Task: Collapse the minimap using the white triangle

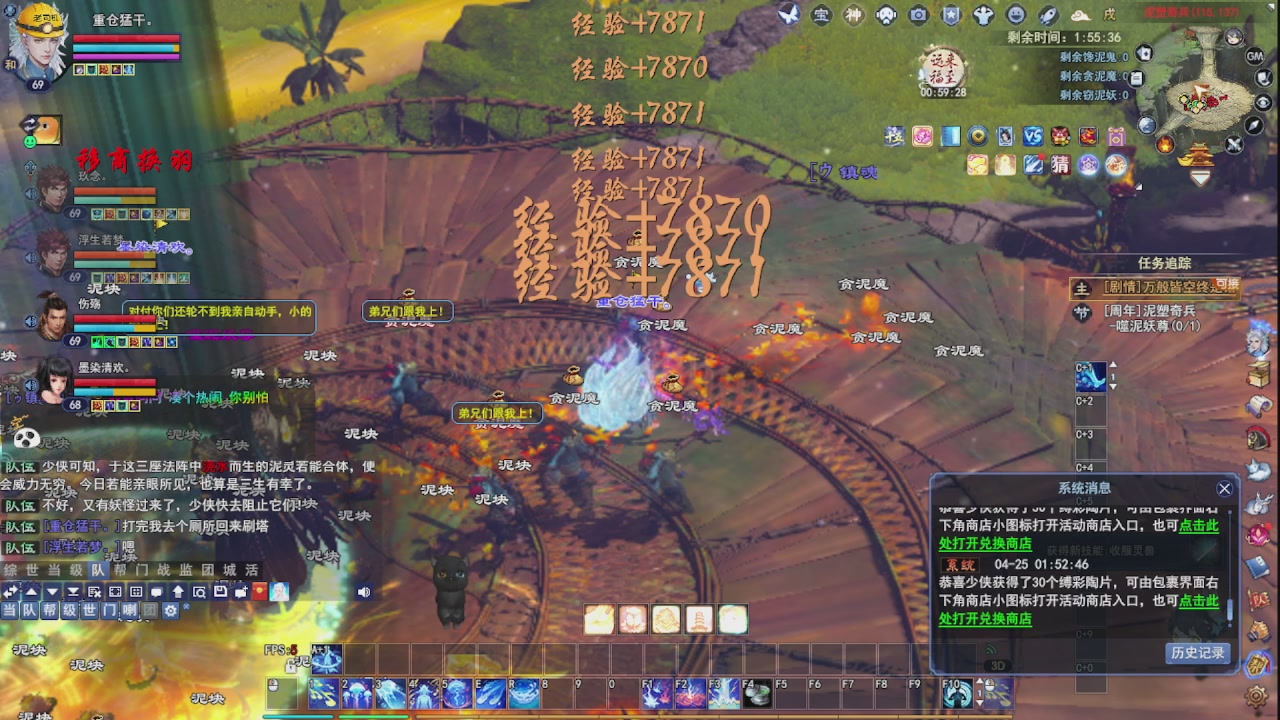Action: pyautogui.click(x=1271, y=7)
